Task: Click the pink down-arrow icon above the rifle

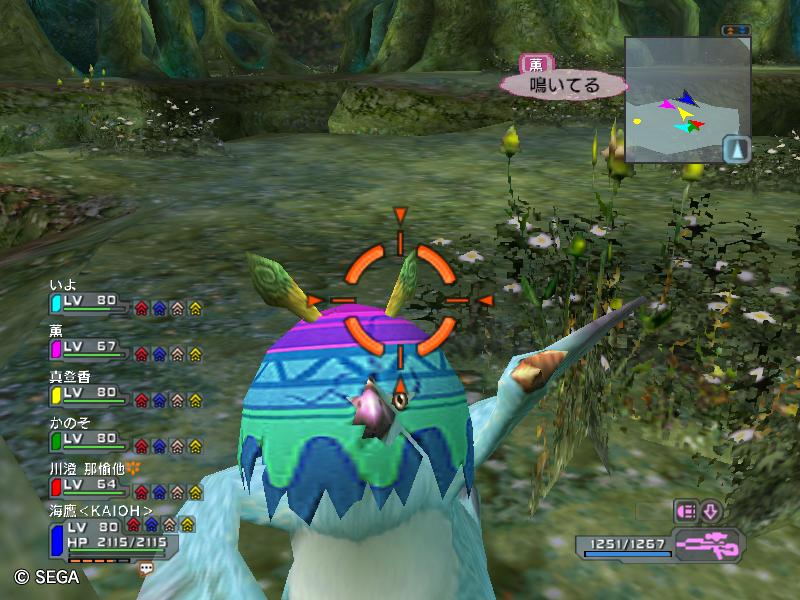Action: [710, 511]
